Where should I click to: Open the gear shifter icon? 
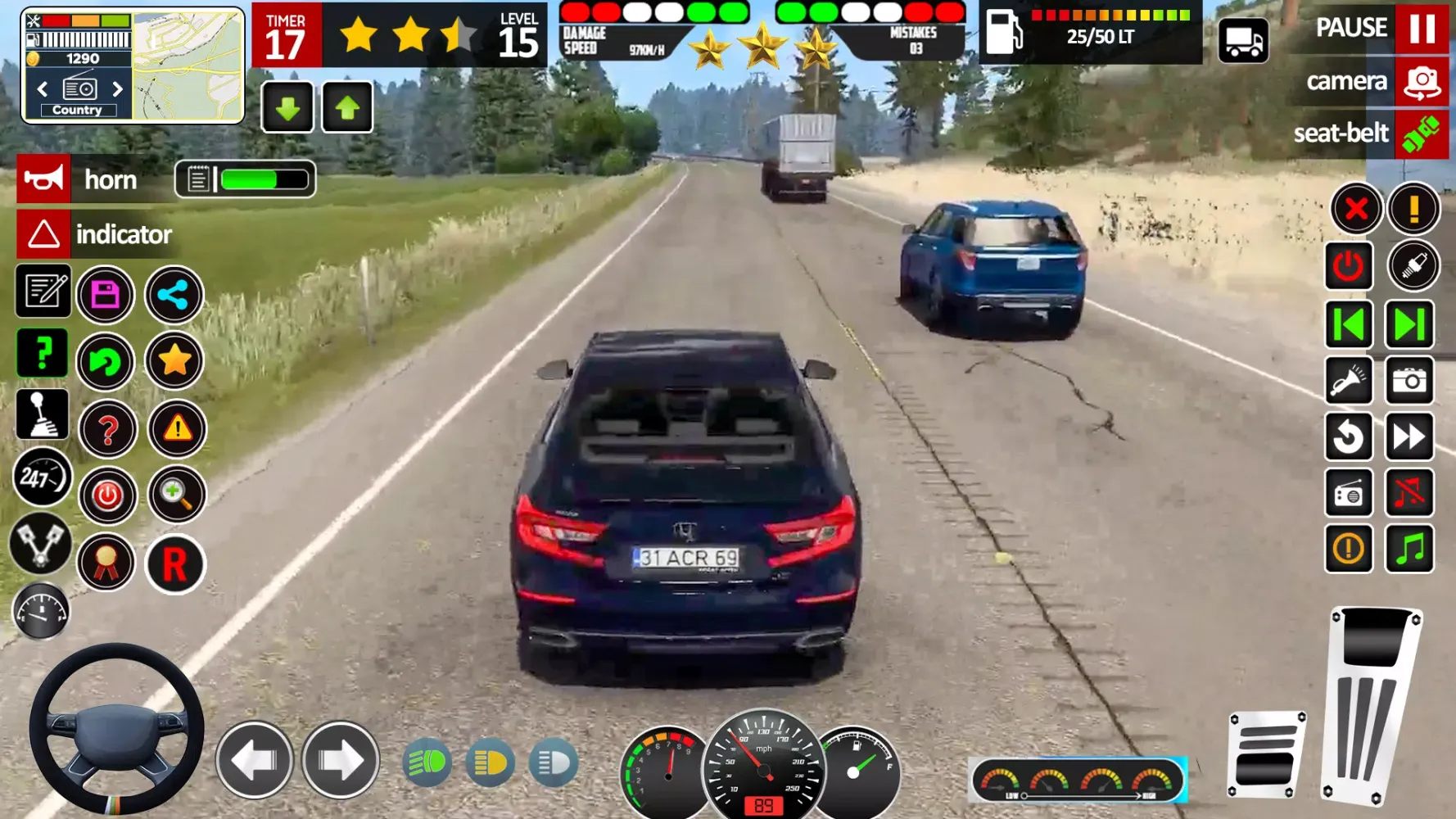tap(42, 414)
